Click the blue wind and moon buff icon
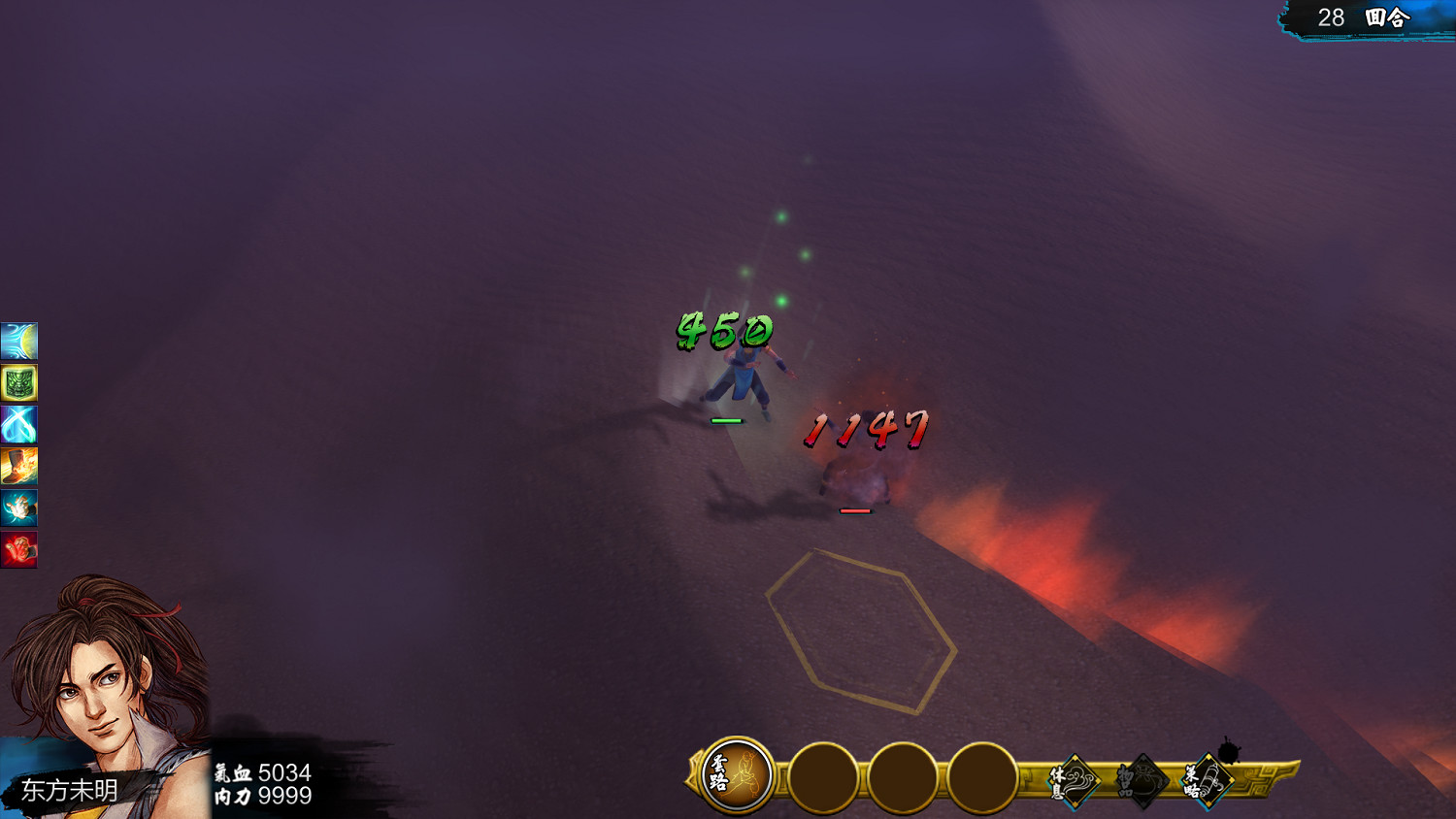The image size is (1456, 819). coord(18,342)
